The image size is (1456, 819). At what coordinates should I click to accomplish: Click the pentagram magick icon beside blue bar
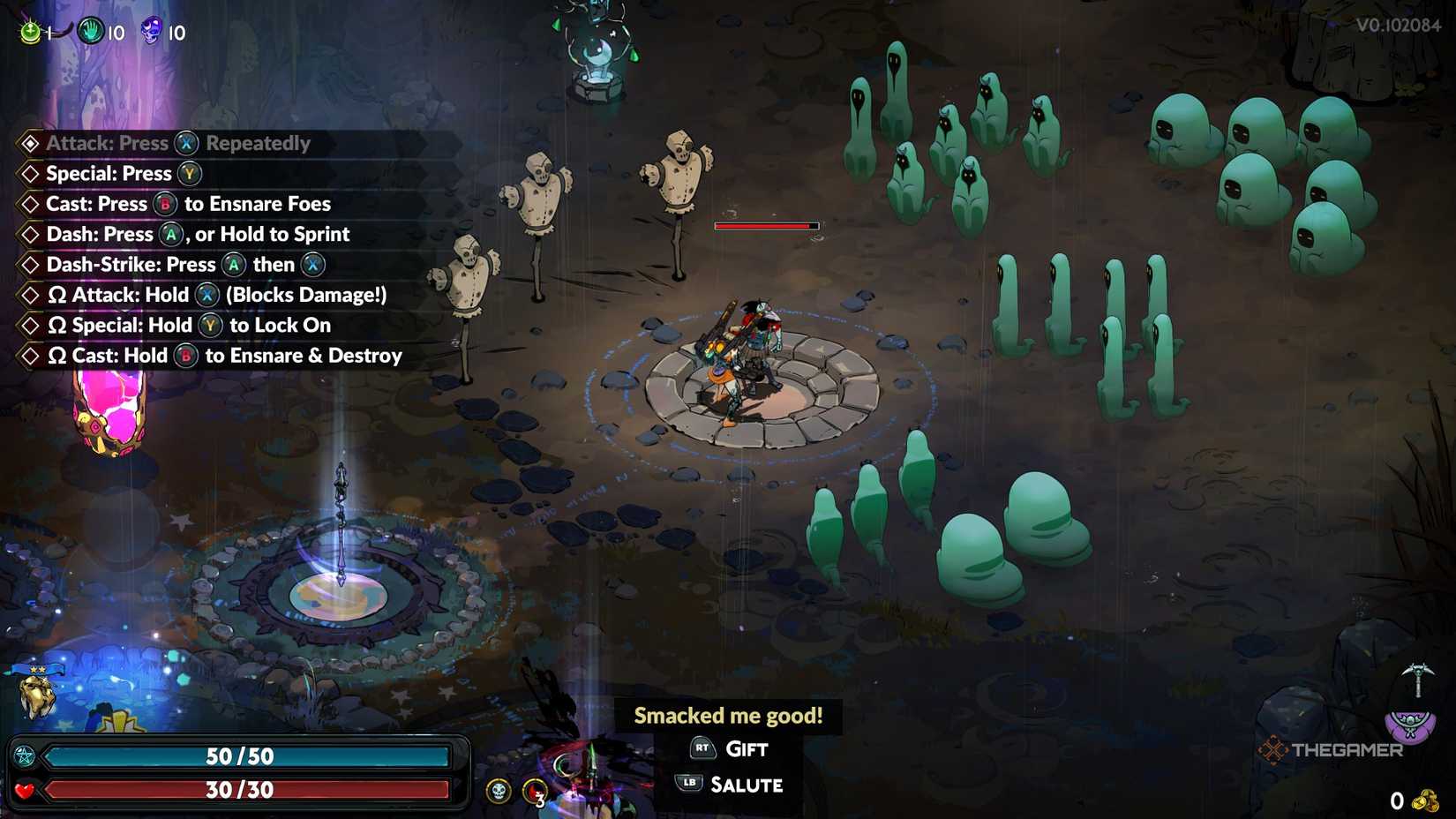coord(24,756)
